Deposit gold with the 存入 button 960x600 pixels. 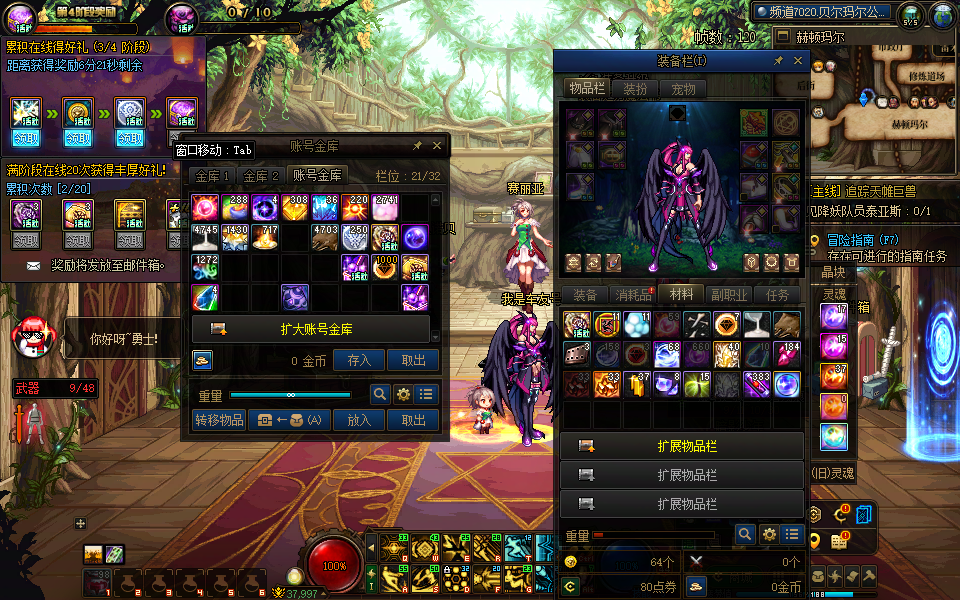359,360
